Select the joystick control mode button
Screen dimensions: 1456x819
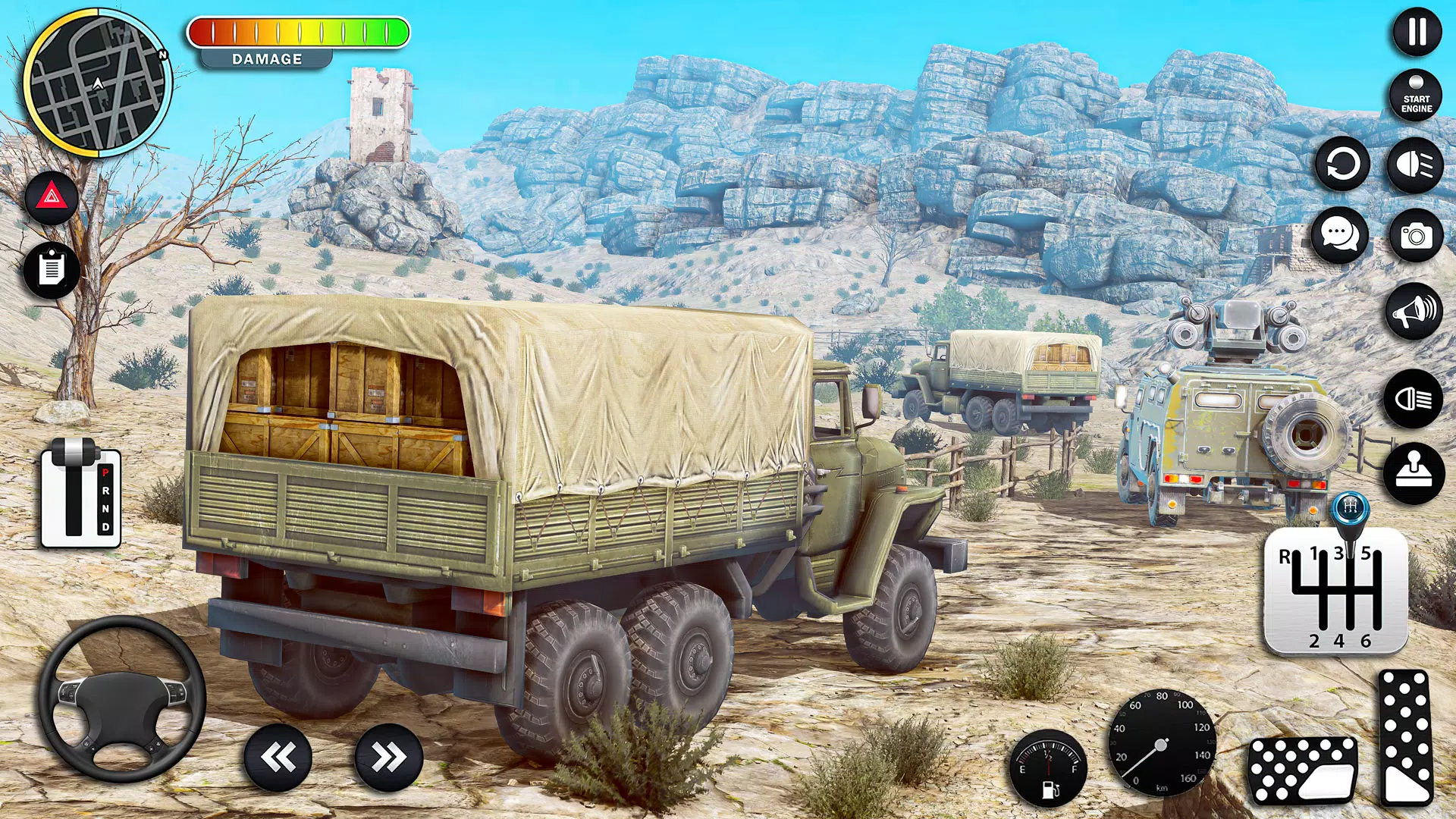tap(1414, 473)
